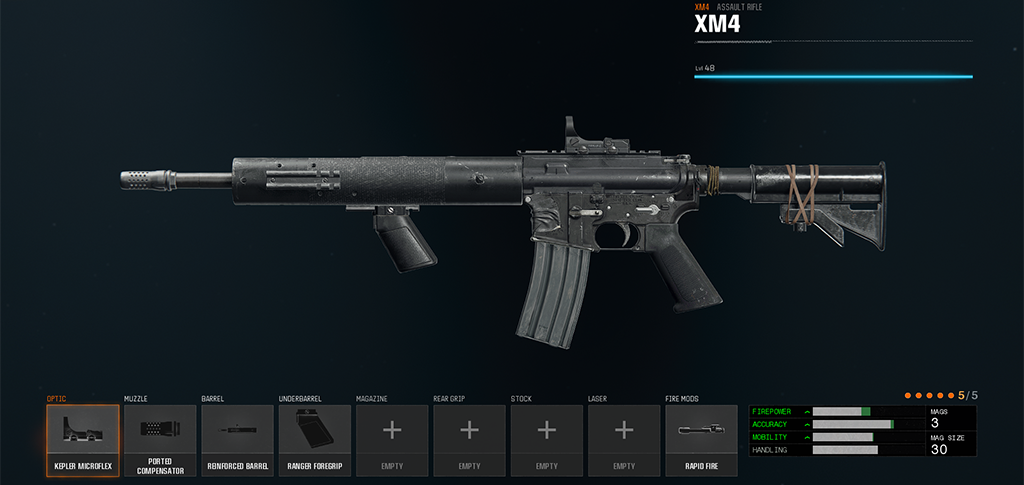Image resolution: width=1024 pixels, height=485 pixels.
Task: Open the empty Rear Grip slot
Action: tap(469, 440)
